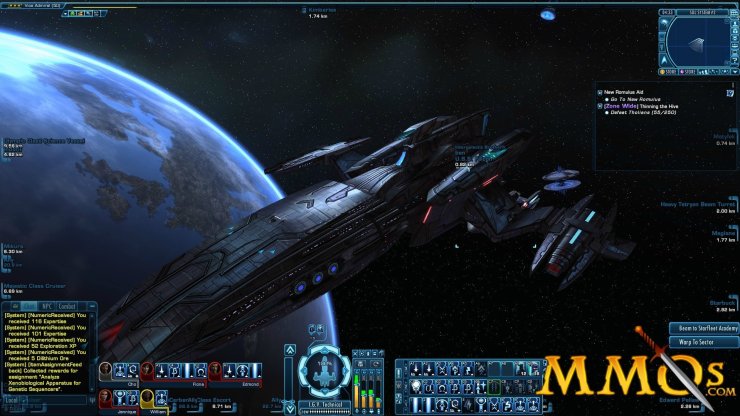740x416 pixels.
Task: Click Beam to Starfleet Academy button
Action: (x=704, y=328)
